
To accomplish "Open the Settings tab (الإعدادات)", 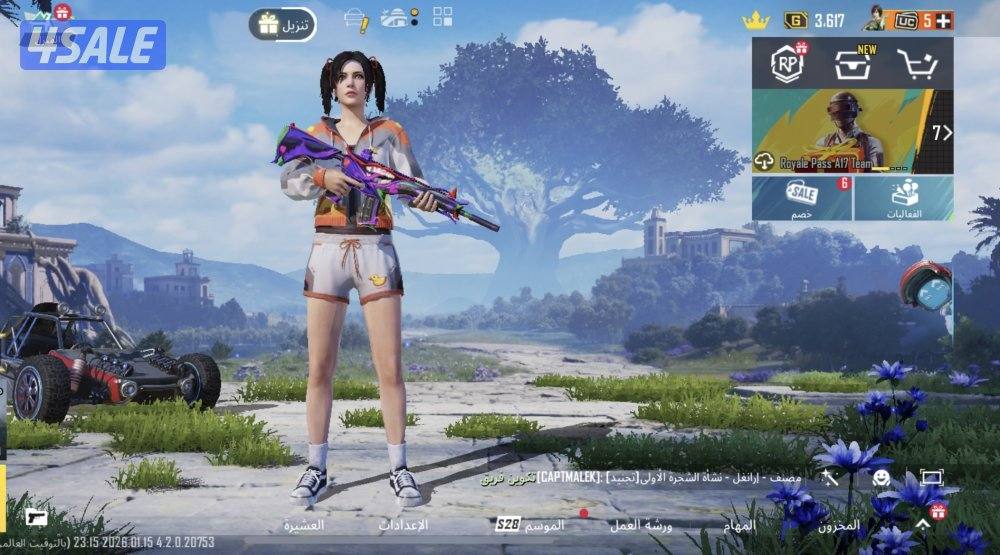I will click(403, 525).
